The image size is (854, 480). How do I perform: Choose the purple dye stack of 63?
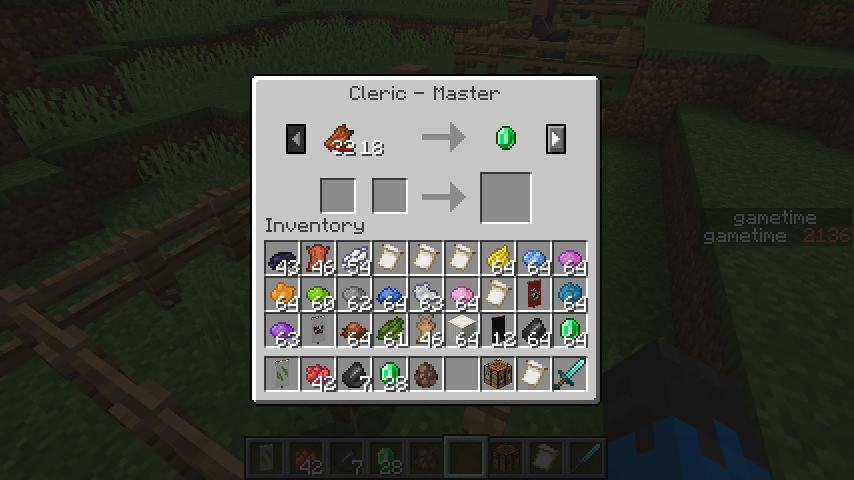pyautogui.click(x=282, y=331)
